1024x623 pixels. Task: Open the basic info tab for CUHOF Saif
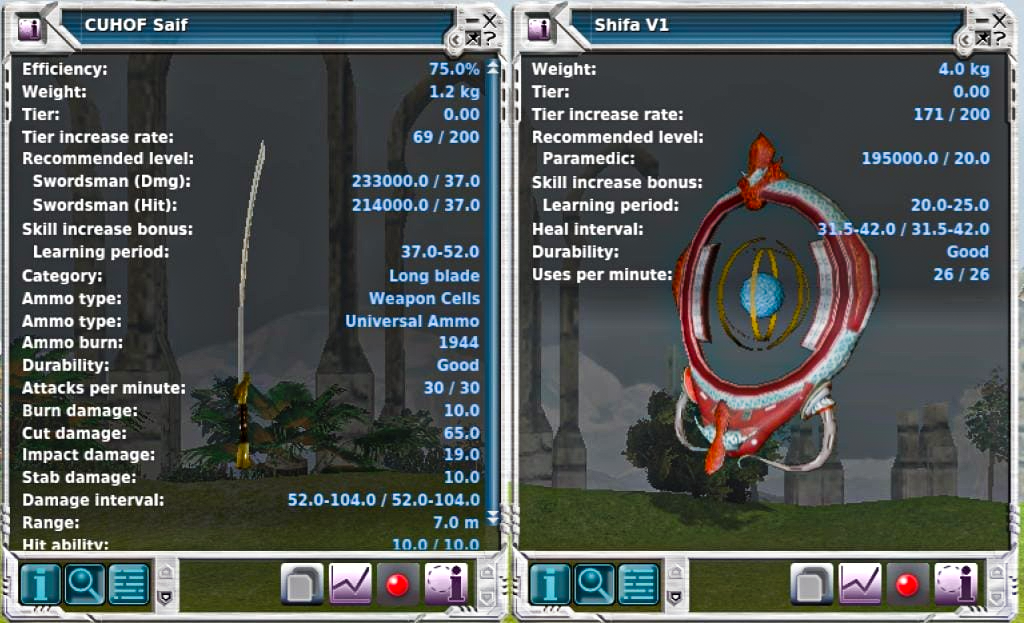coord(40,584)
